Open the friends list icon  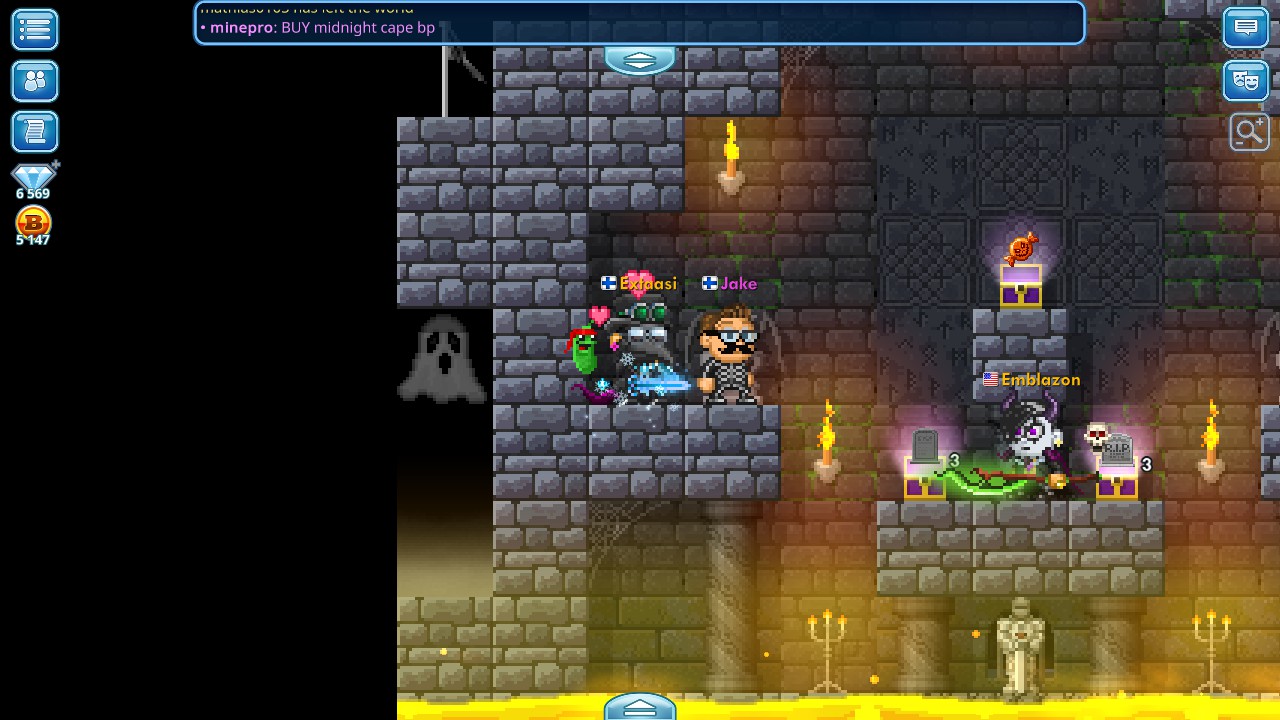[34, 81]
